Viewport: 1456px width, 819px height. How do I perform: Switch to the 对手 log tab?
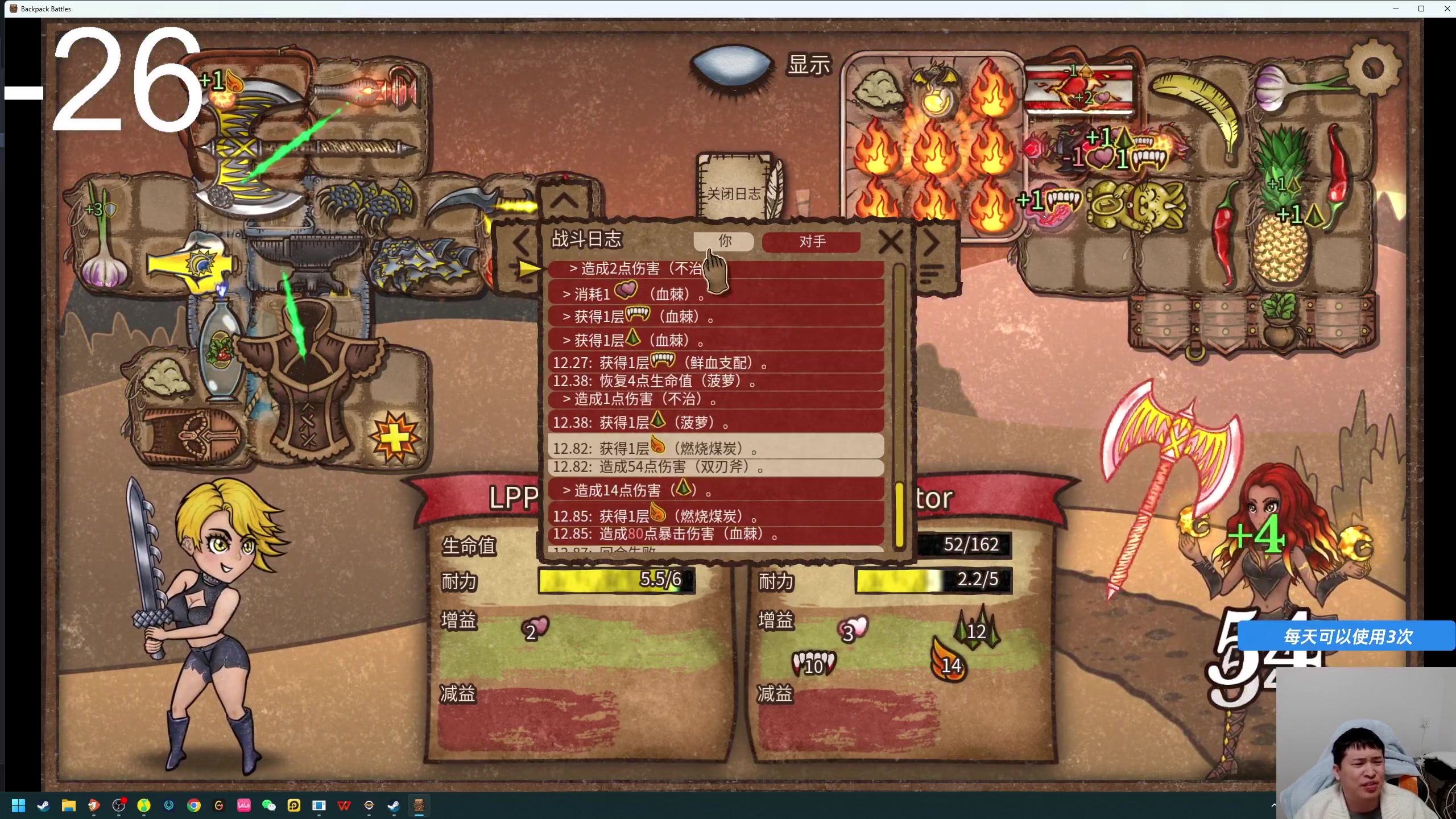click(812, 242)
